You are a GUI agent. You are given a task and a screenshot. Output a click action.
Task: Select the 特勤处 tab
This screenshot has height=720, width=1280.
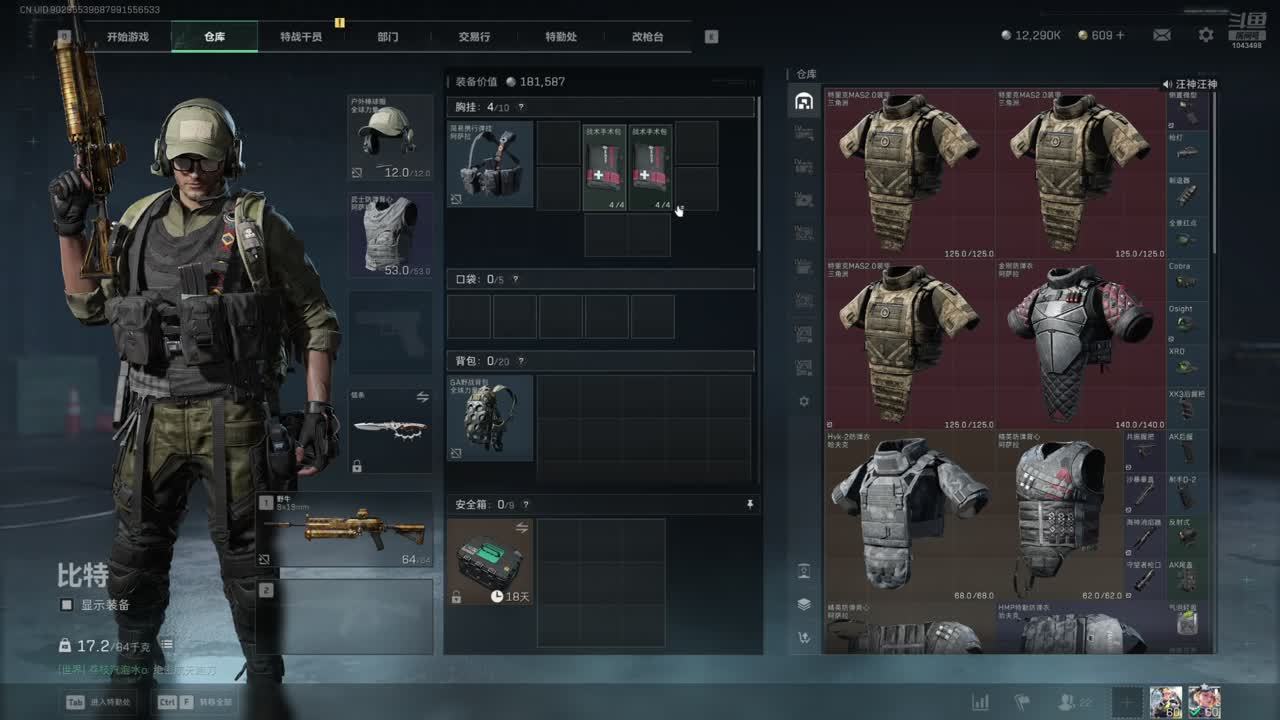(x=561, y=37)
